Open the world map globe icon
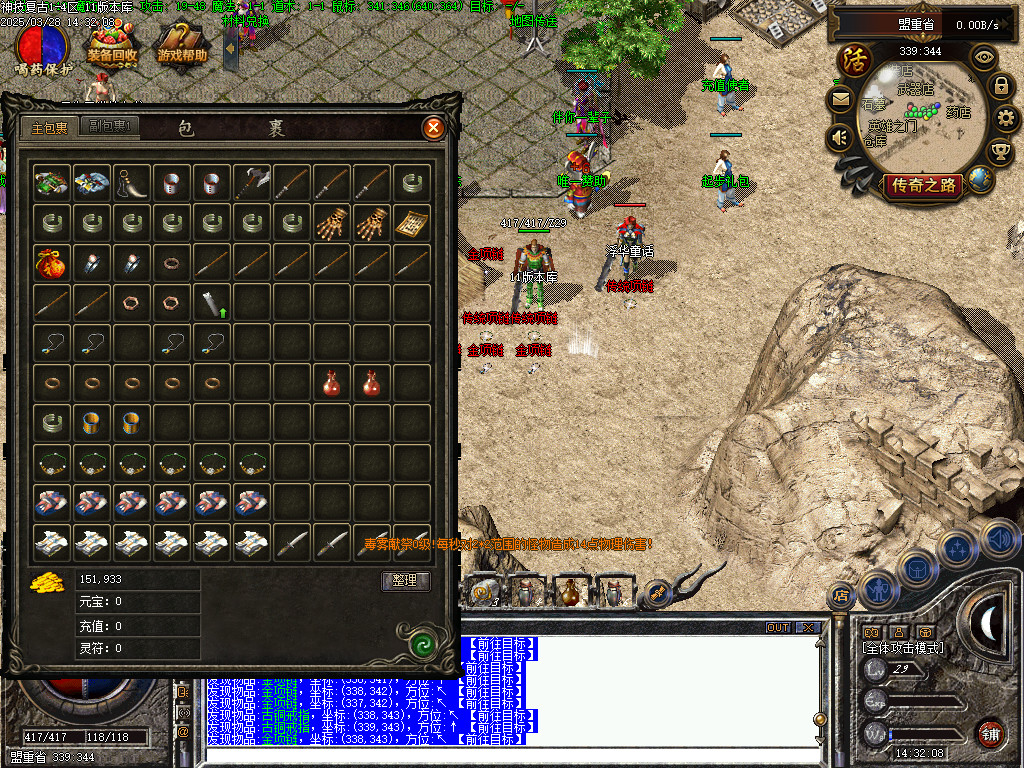The height and width of the screenshot is (768, 1024). [x=980, y=179]
